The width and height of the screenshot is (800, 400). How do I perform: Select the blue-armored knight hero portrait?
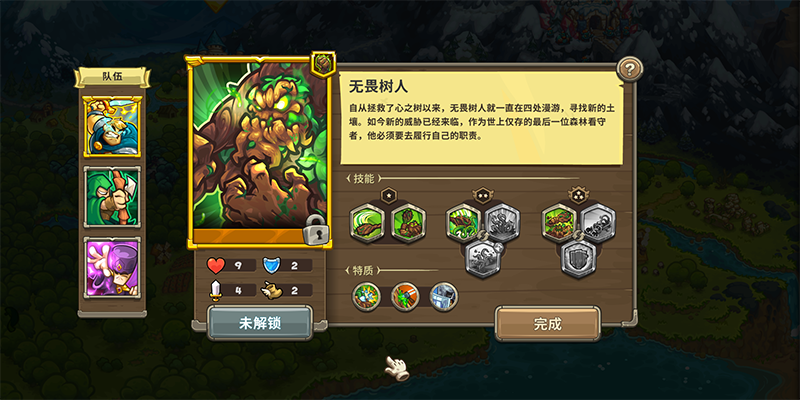tap(112, 126)
